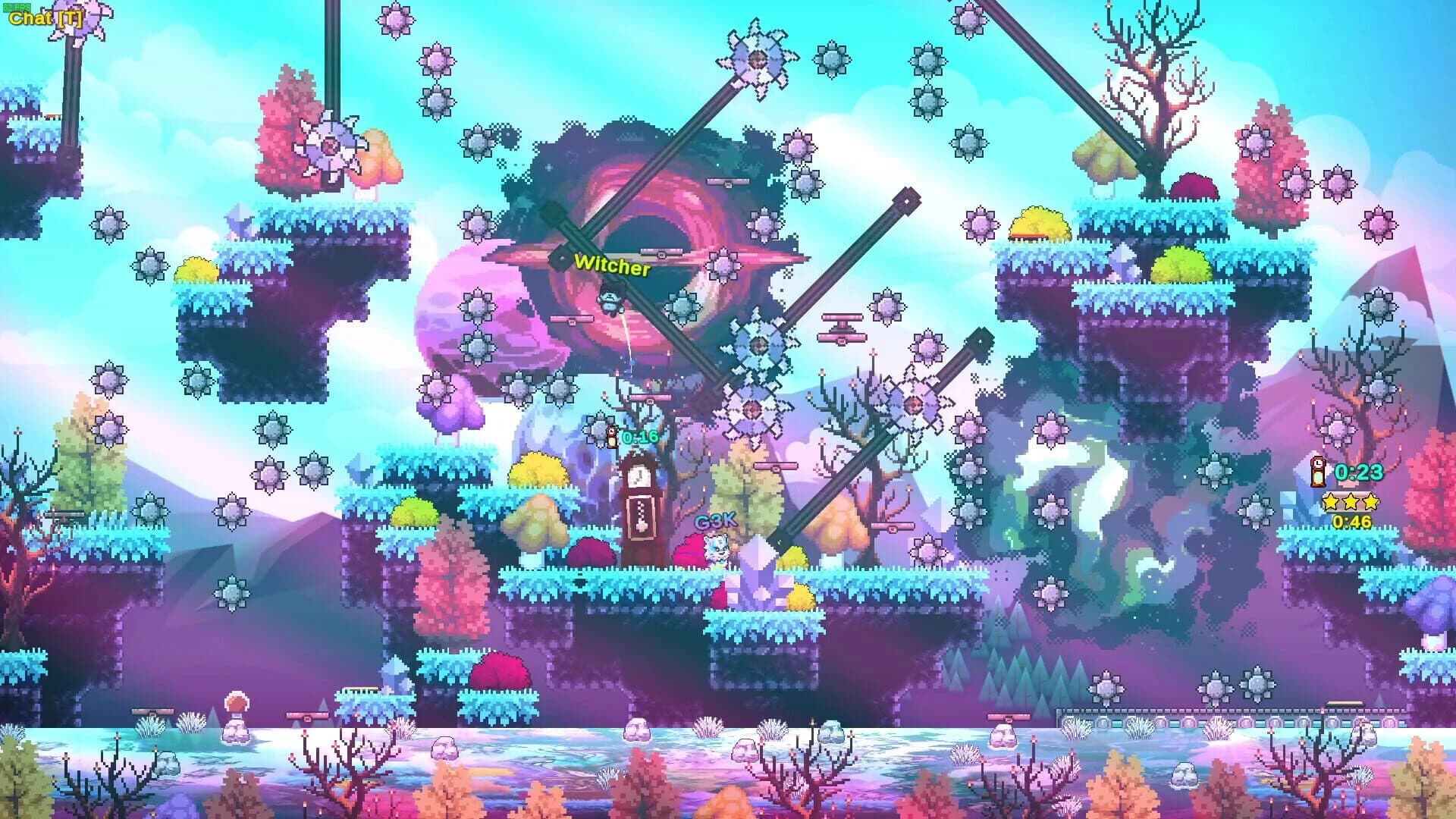Click the clock icon next to the 0:16 timer

click(611, 437)
